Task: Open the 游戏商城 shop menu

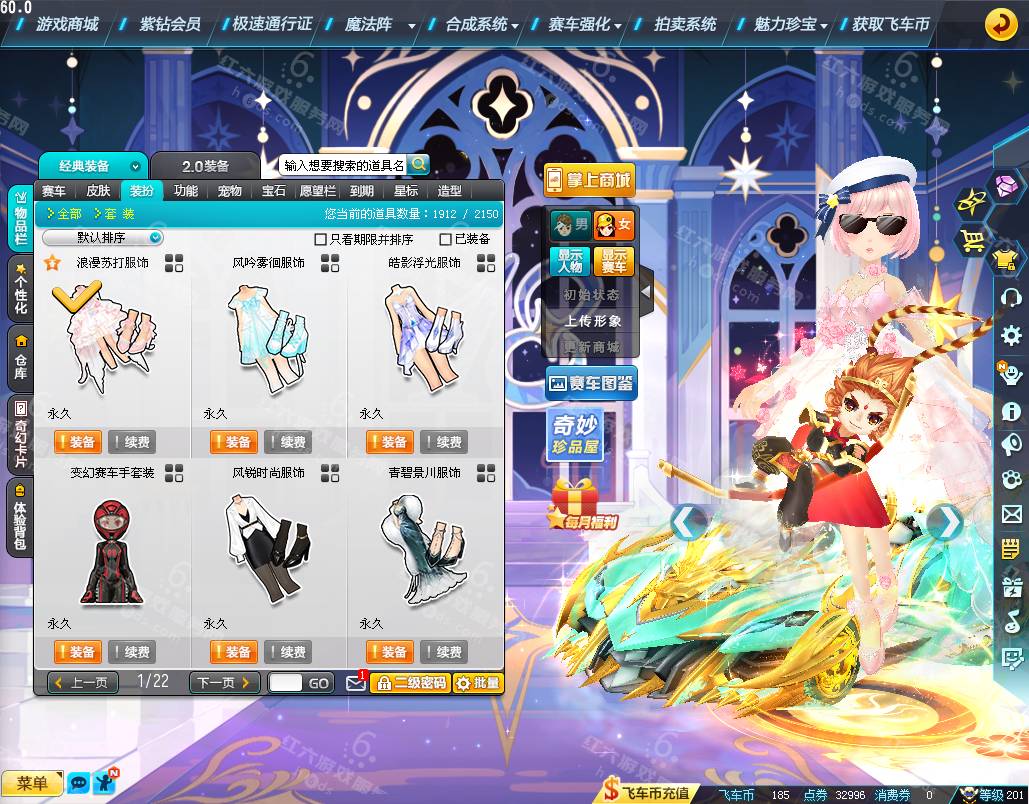Action: tap(67, 24)
